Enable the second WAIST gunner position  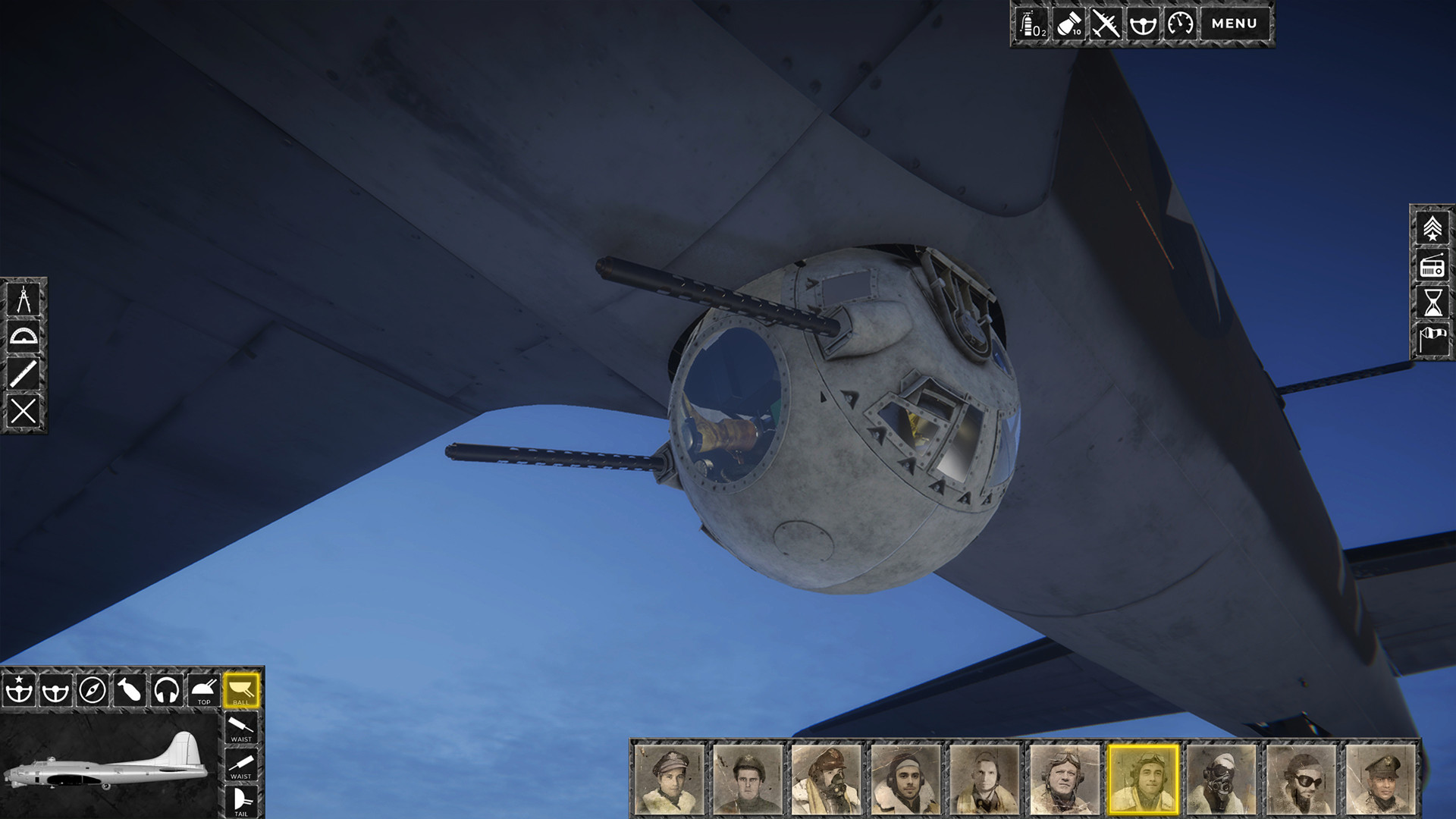[x=240, y=765]
